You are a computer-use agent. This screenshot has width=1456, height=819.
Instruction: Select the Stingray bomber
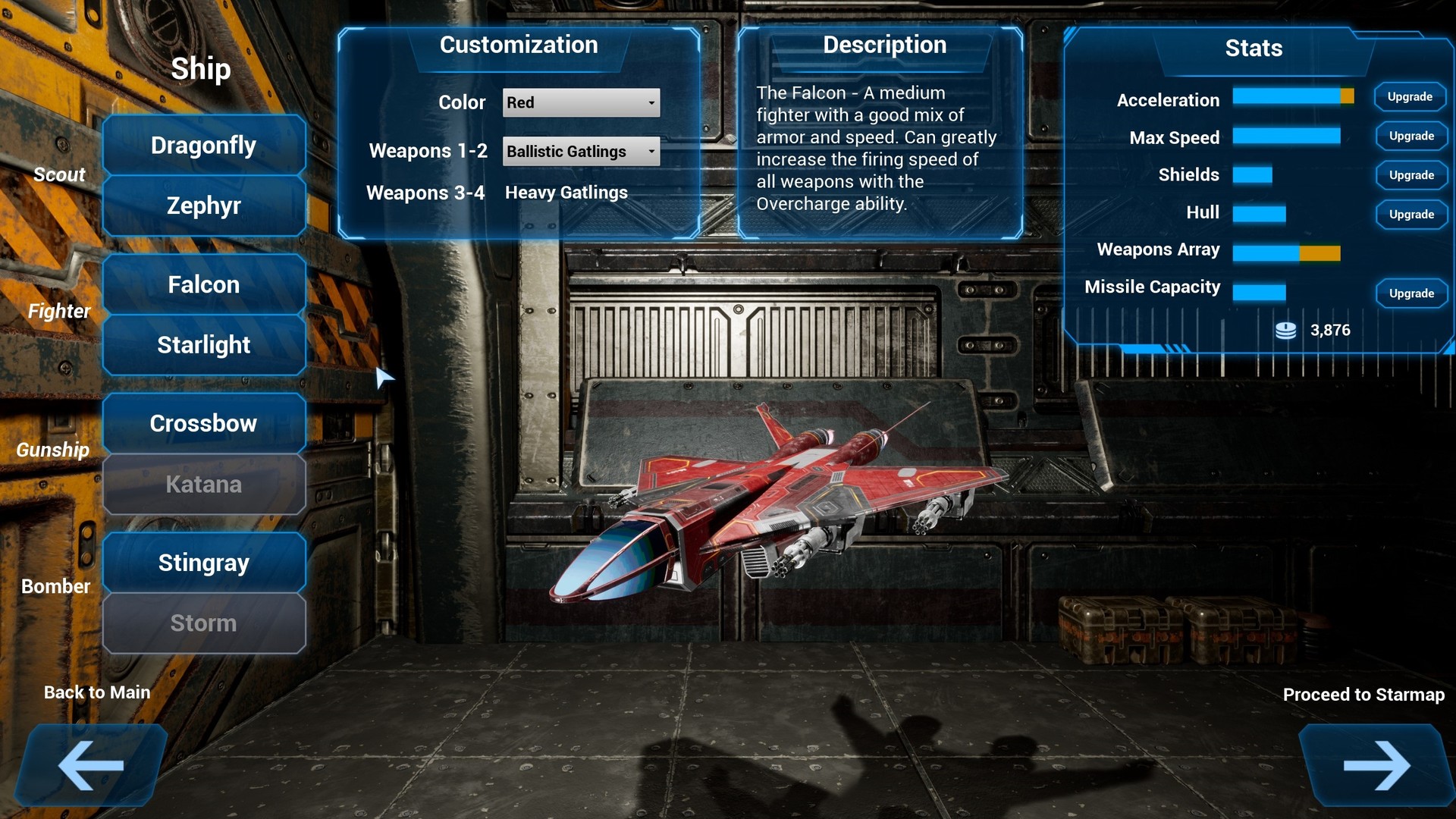pyautogui.click(x=203, y=562)
